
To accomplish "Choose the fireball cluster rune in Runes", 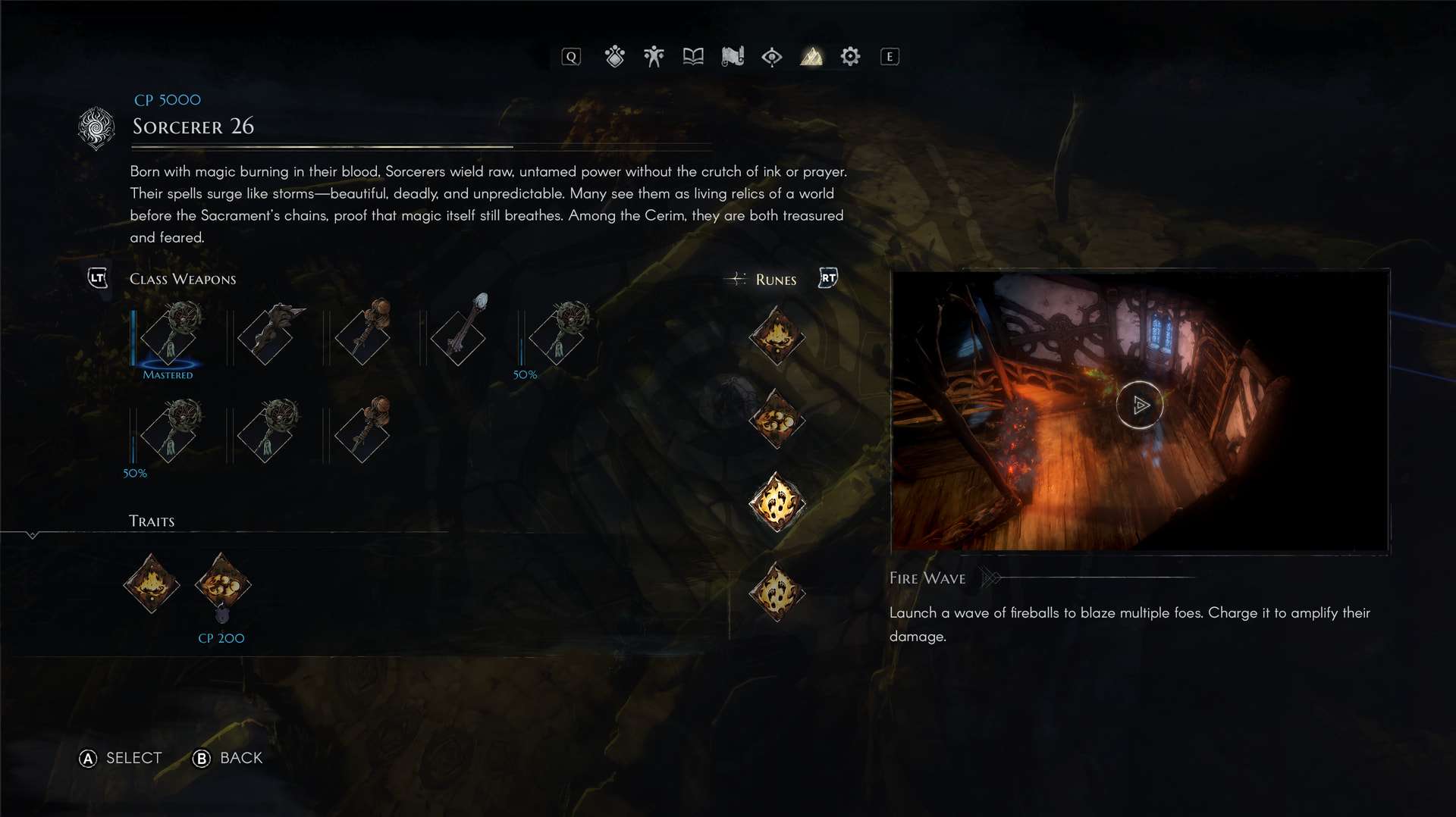I will pos(777,419).
